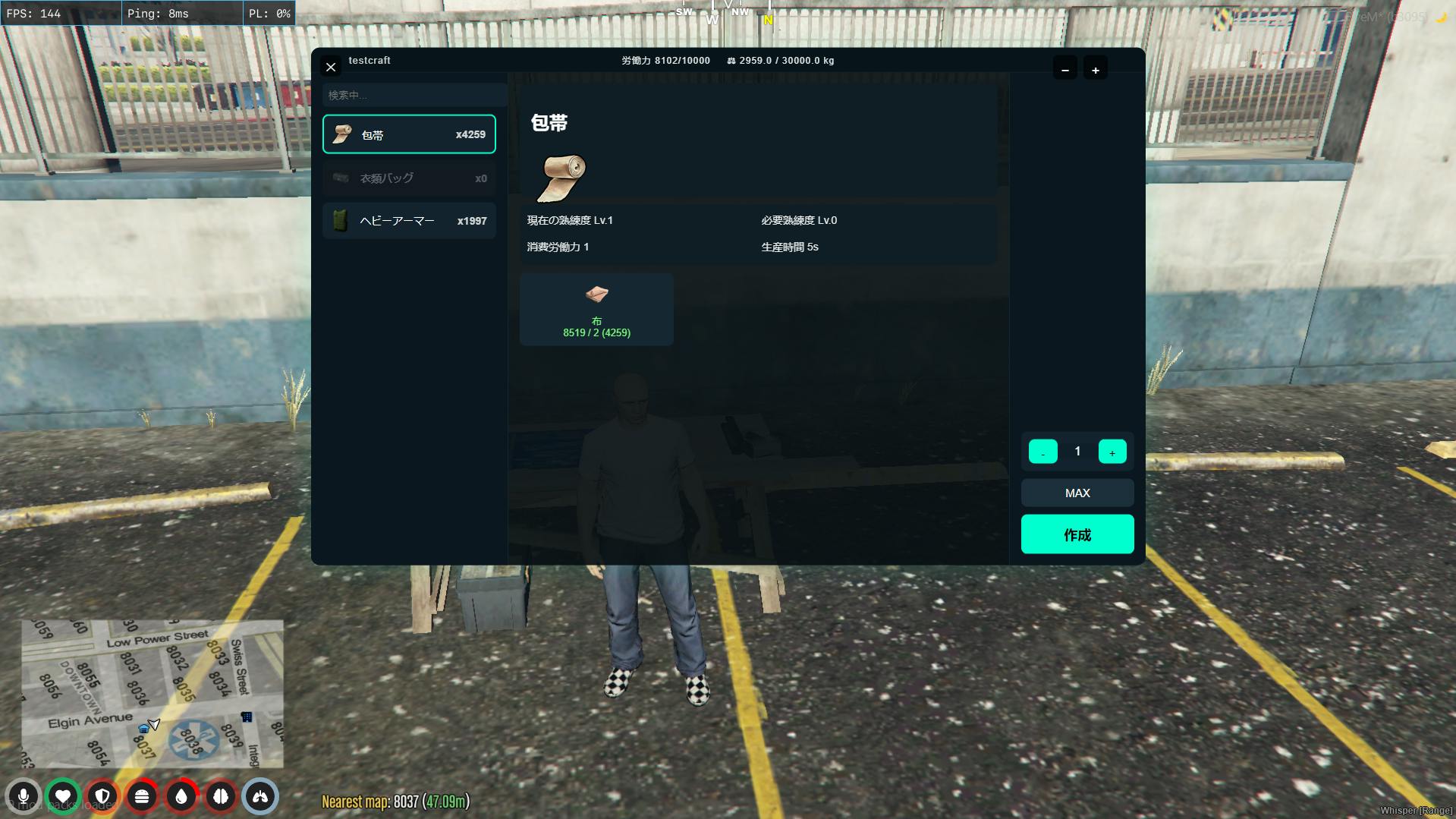Click the burger hunger HUD icon
Image resolution: width=1456 pixels, height=819 pixels.
coord(142,796)
